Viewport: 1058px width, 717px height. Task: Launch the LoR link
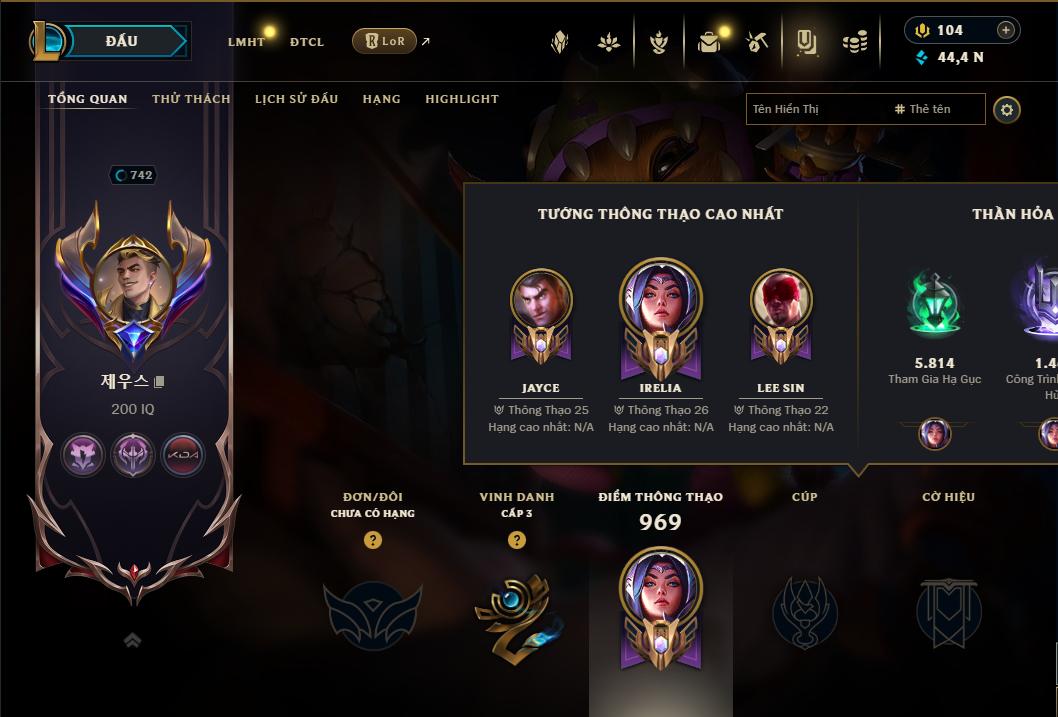click(385, 41)
